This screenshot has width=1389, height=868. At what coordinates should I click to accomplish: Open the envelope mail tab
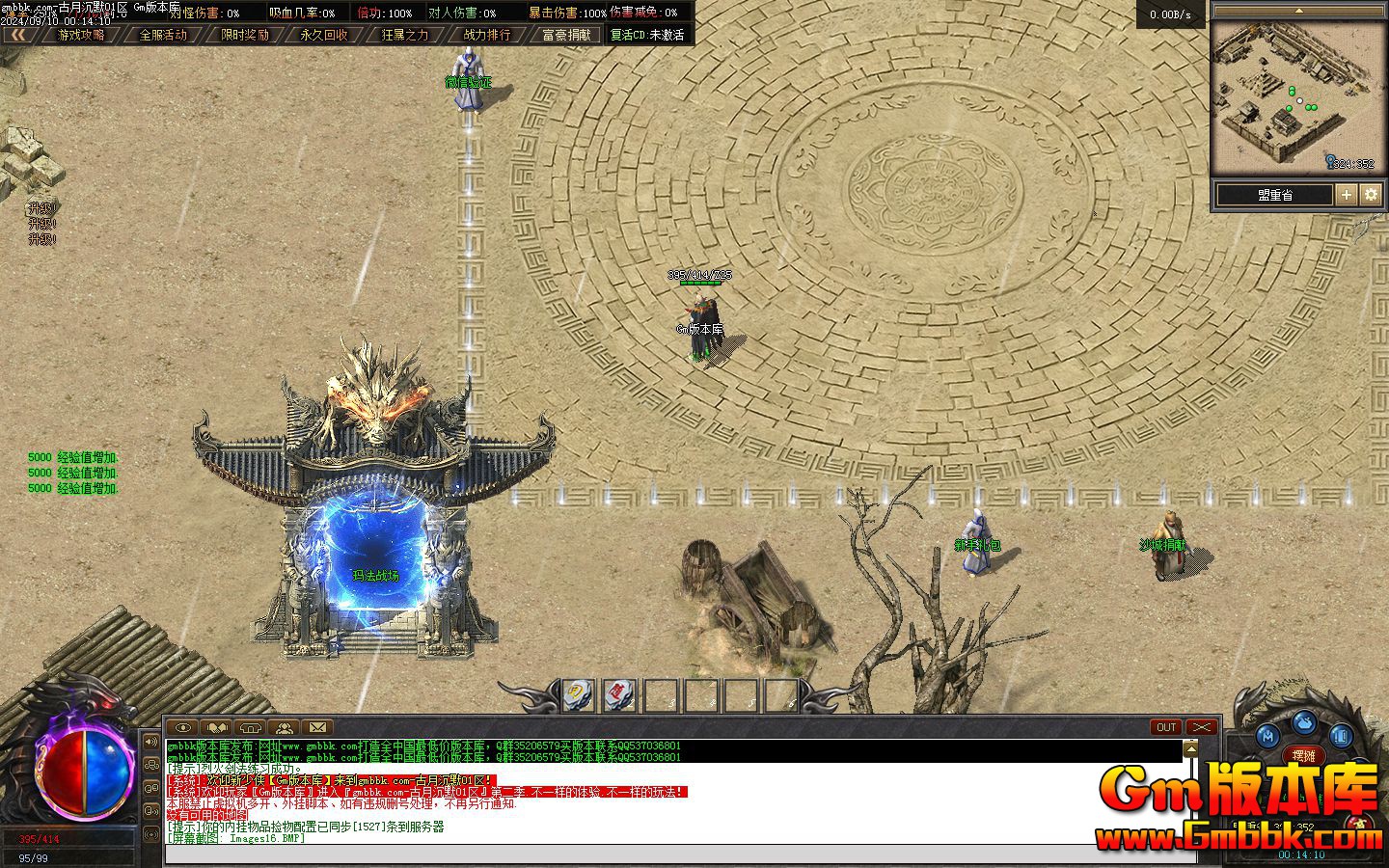coord(317,727)
